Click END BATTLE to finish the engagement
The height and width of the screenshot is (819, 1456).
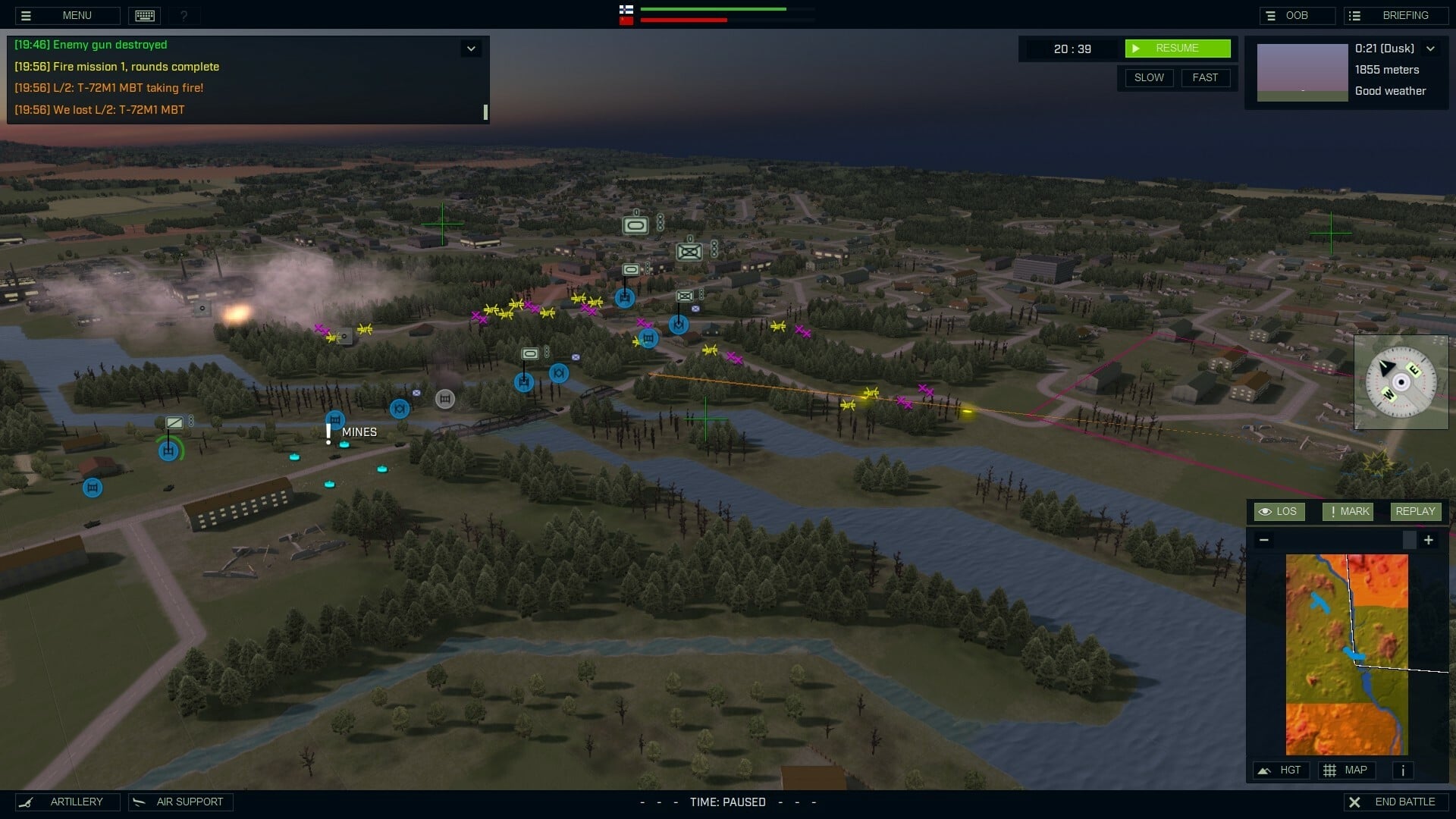(1395, 802)
